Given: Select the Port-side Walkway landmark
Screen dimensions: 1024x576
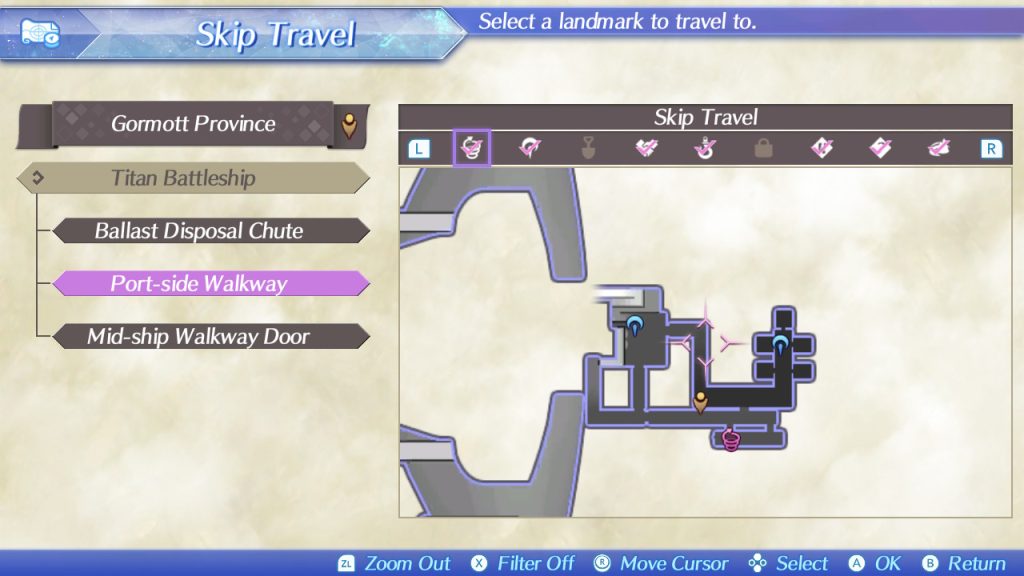Looking at the screenshot, I should (199, 284).
